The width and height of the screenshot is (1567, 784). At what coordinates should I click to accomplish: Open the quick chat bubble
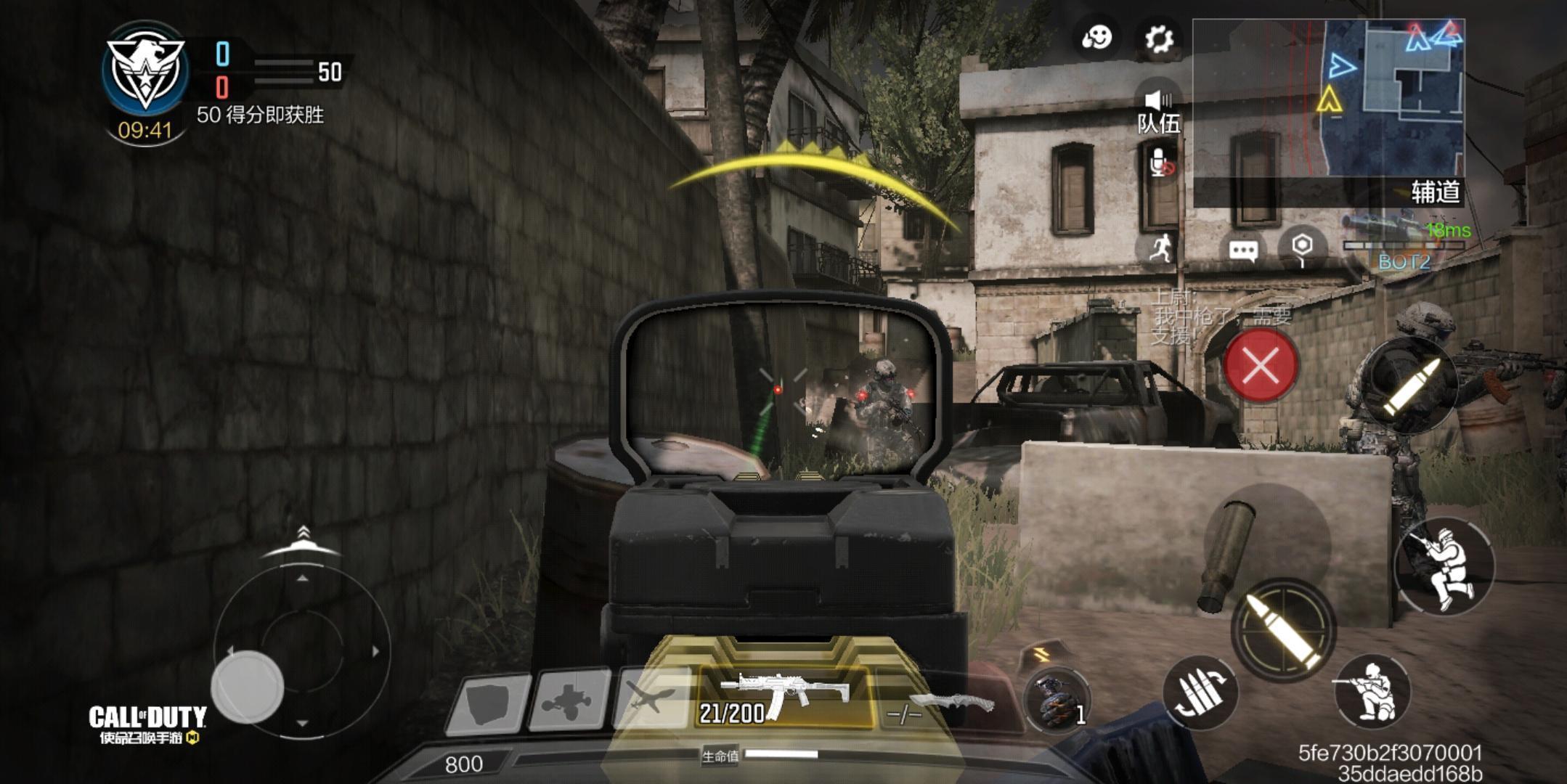tap(1243, 251)
